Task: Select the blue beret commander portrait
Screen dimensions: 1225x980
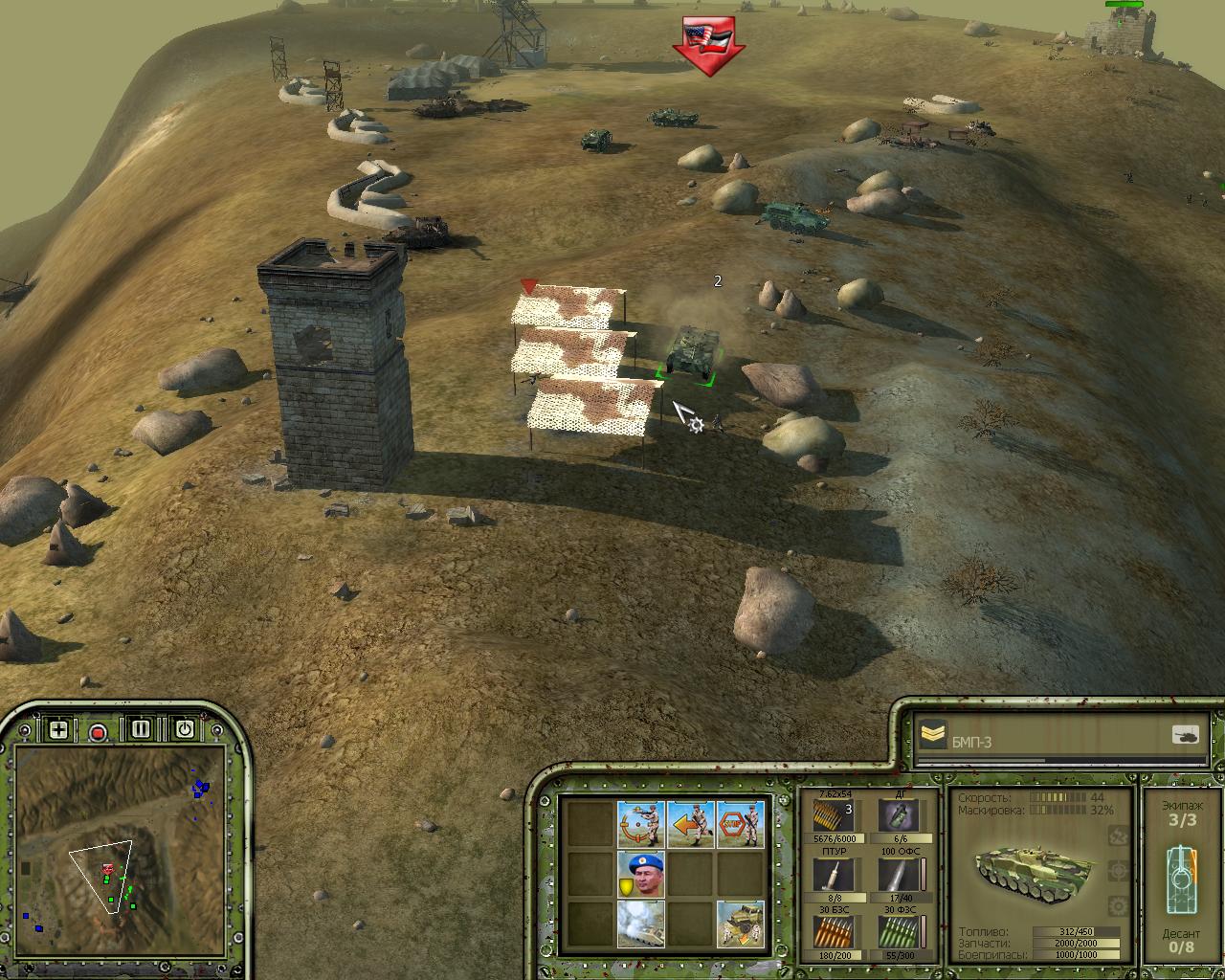Action: 640,874
